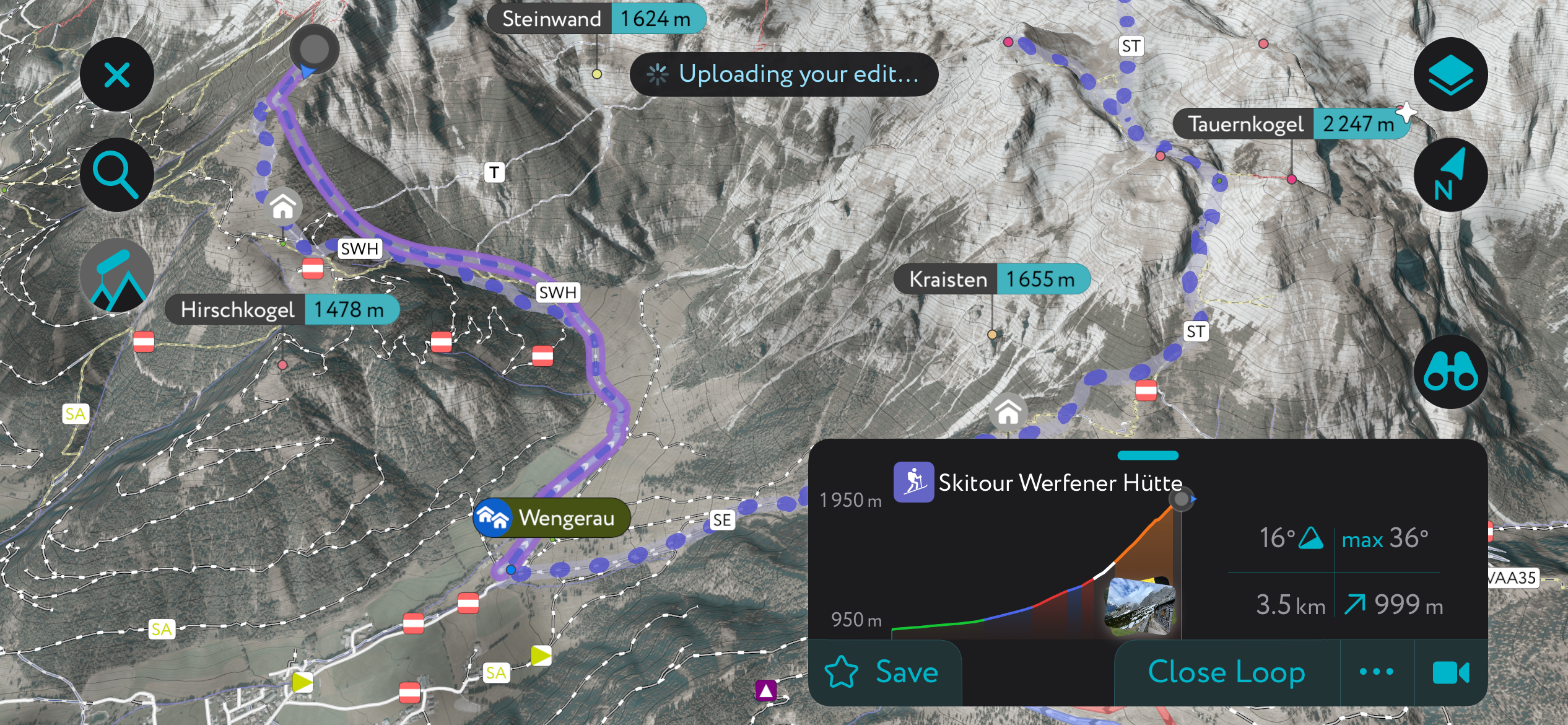This screenshot has width=1568, height=725.
Task: Choose the Close Loop option
Action: [x=1226, y=672]
